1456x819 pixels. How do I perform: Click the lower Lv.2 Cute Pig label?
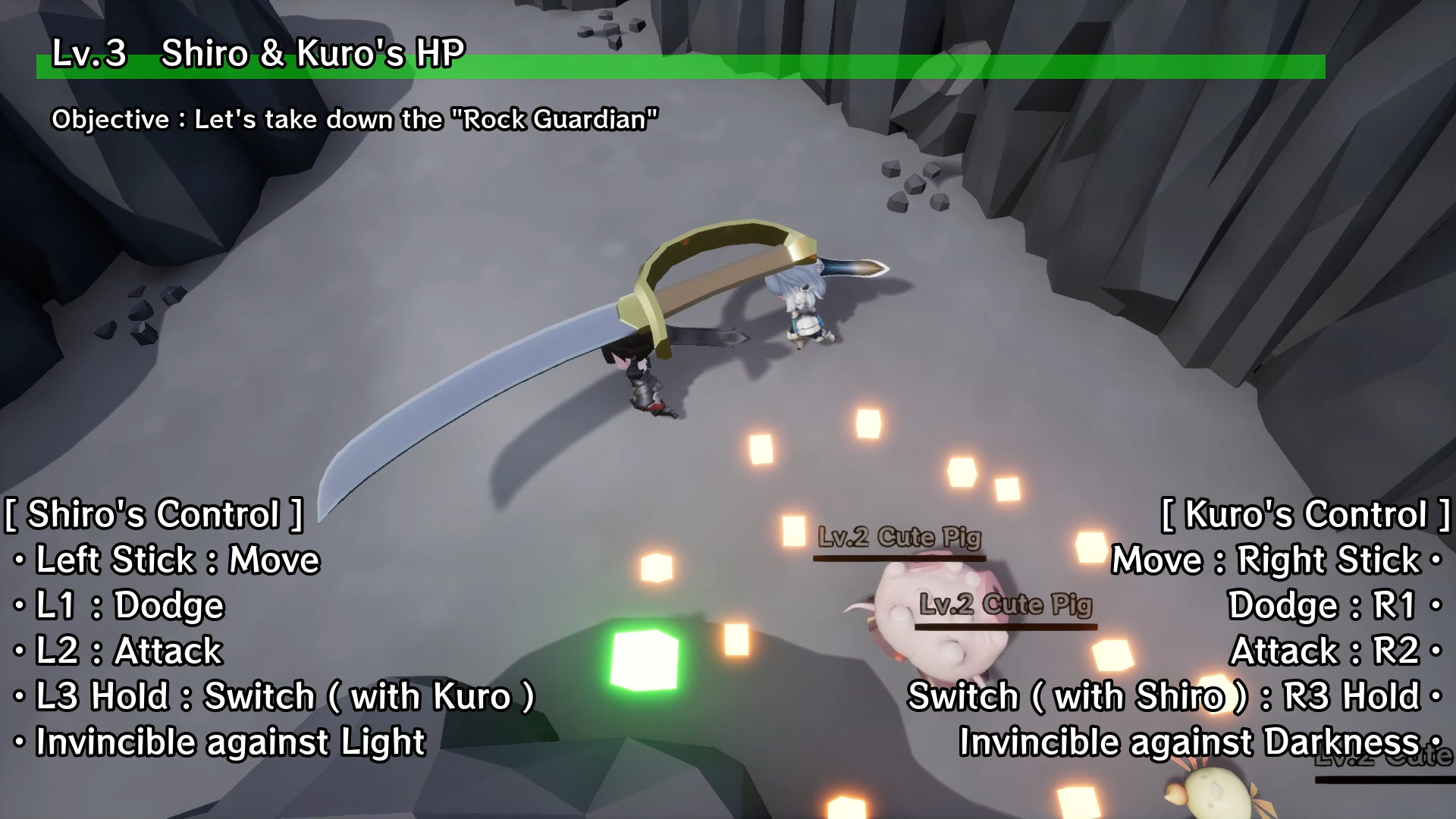coord(1001,604)
